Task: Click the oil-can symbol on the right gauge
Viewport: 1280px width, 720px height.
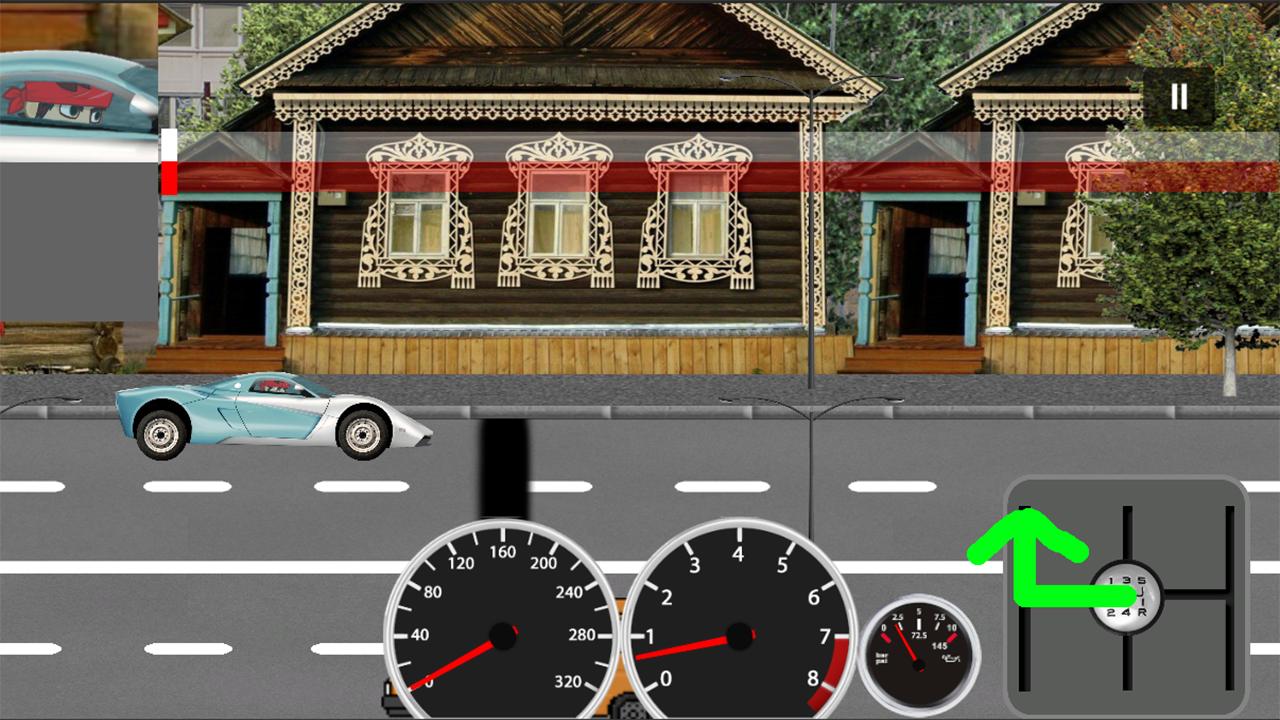Action: [x=951, y=658]
